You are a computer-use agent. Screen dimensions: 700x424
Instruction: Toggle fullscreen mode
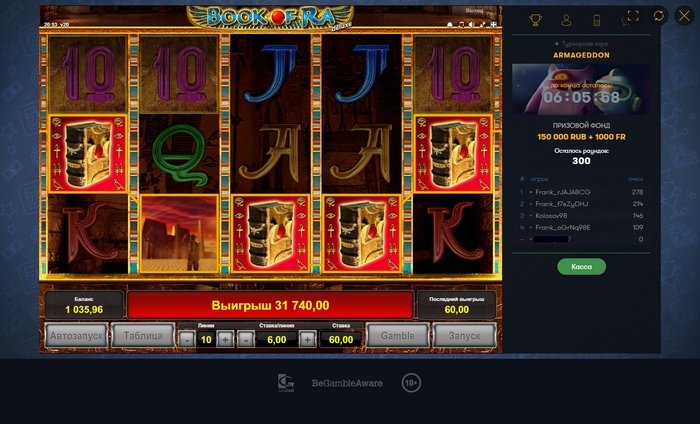tap(632, 17)
